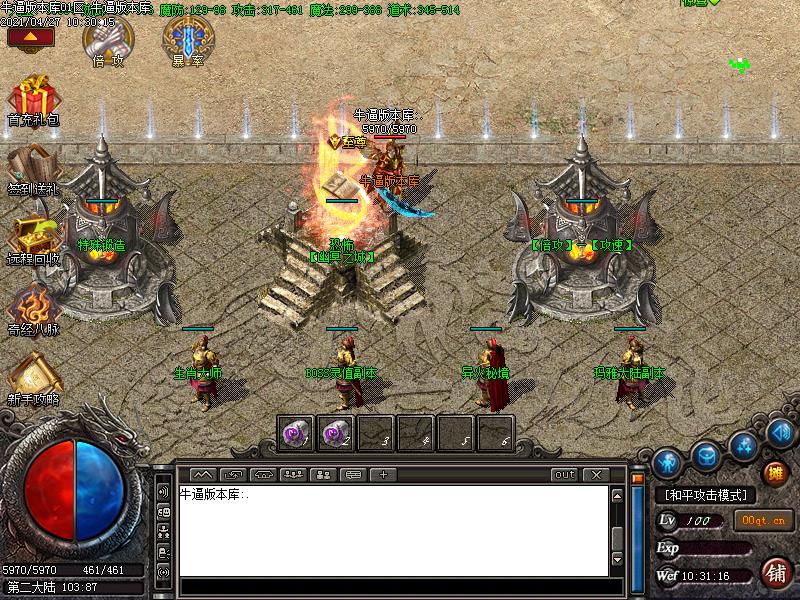Open the bag with the blue chest icon
This screenshot has height=600, width=800.
click(x=707, y=453)
